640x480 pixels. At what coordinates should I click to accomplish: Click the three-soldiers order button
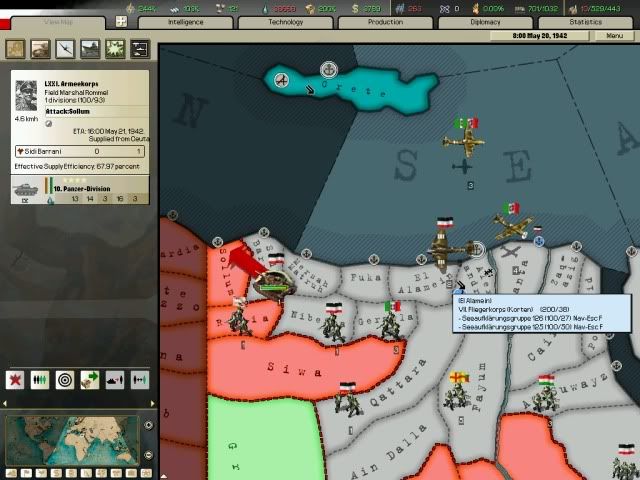click(40, 380)
